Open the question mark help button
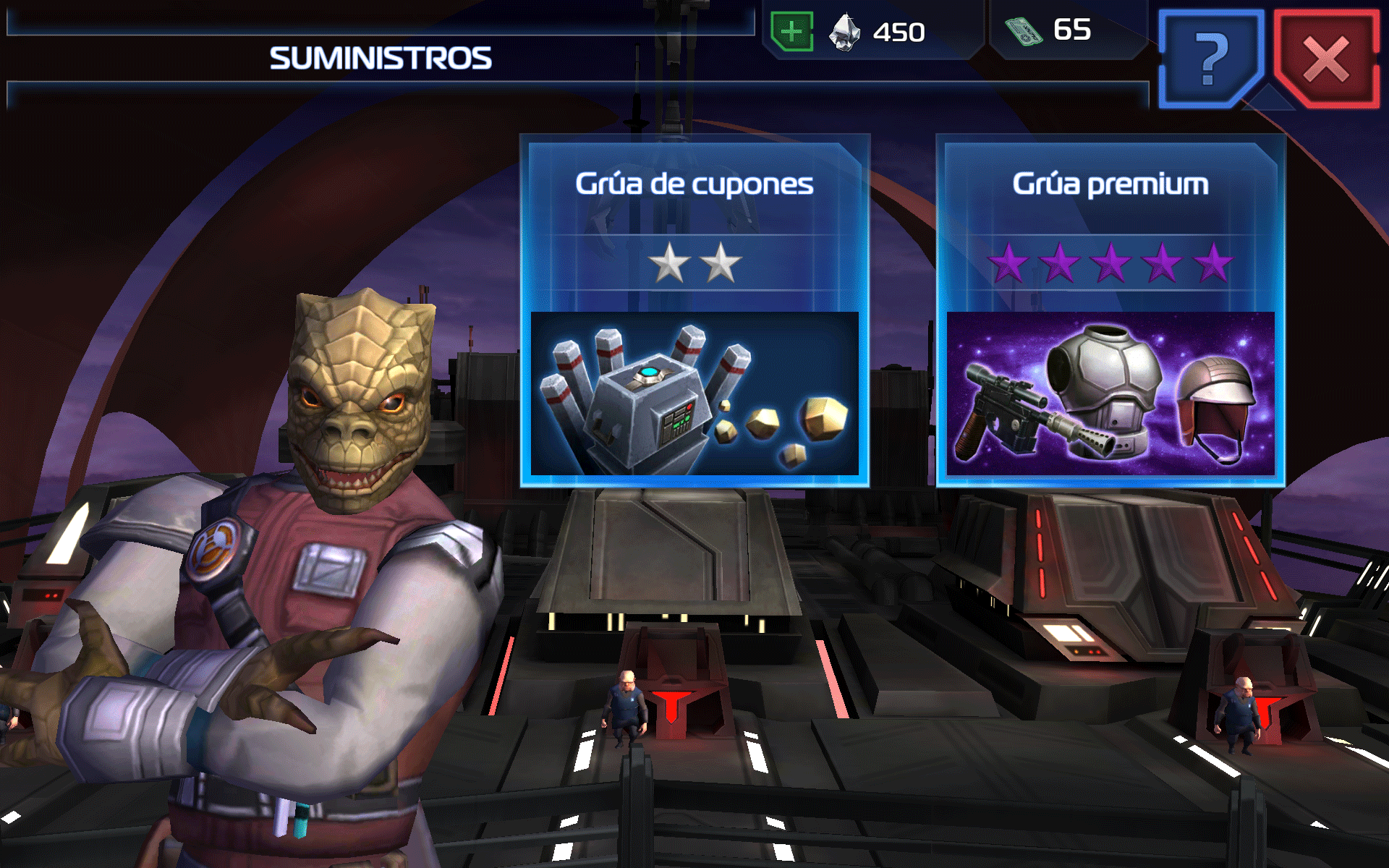The image size is (1389, 868). pyautogui.click(x=1210, y=59)
